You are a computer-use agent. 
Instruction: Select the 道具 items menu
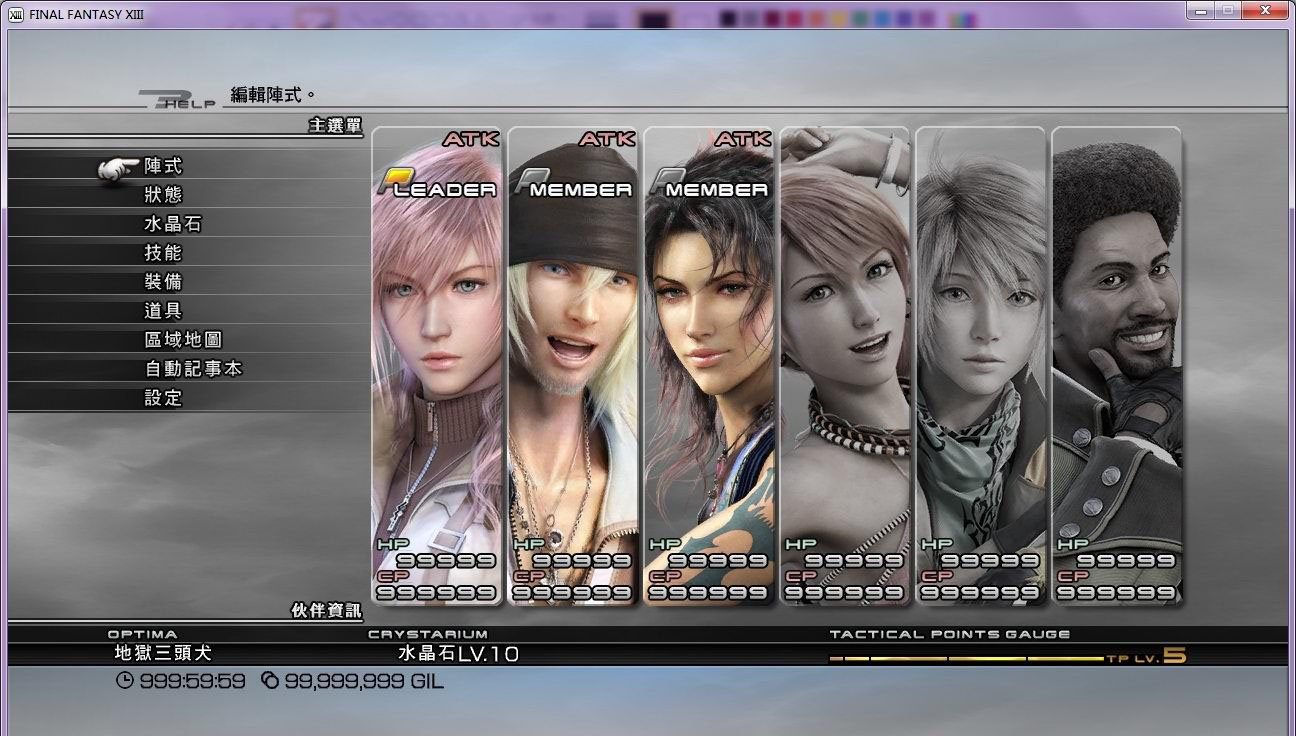click(x=163, y=311)
